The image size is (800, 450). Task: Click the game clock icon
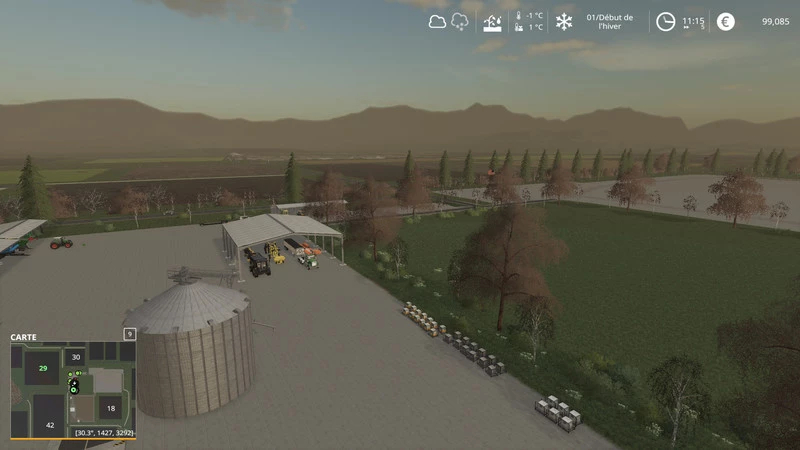665,21
